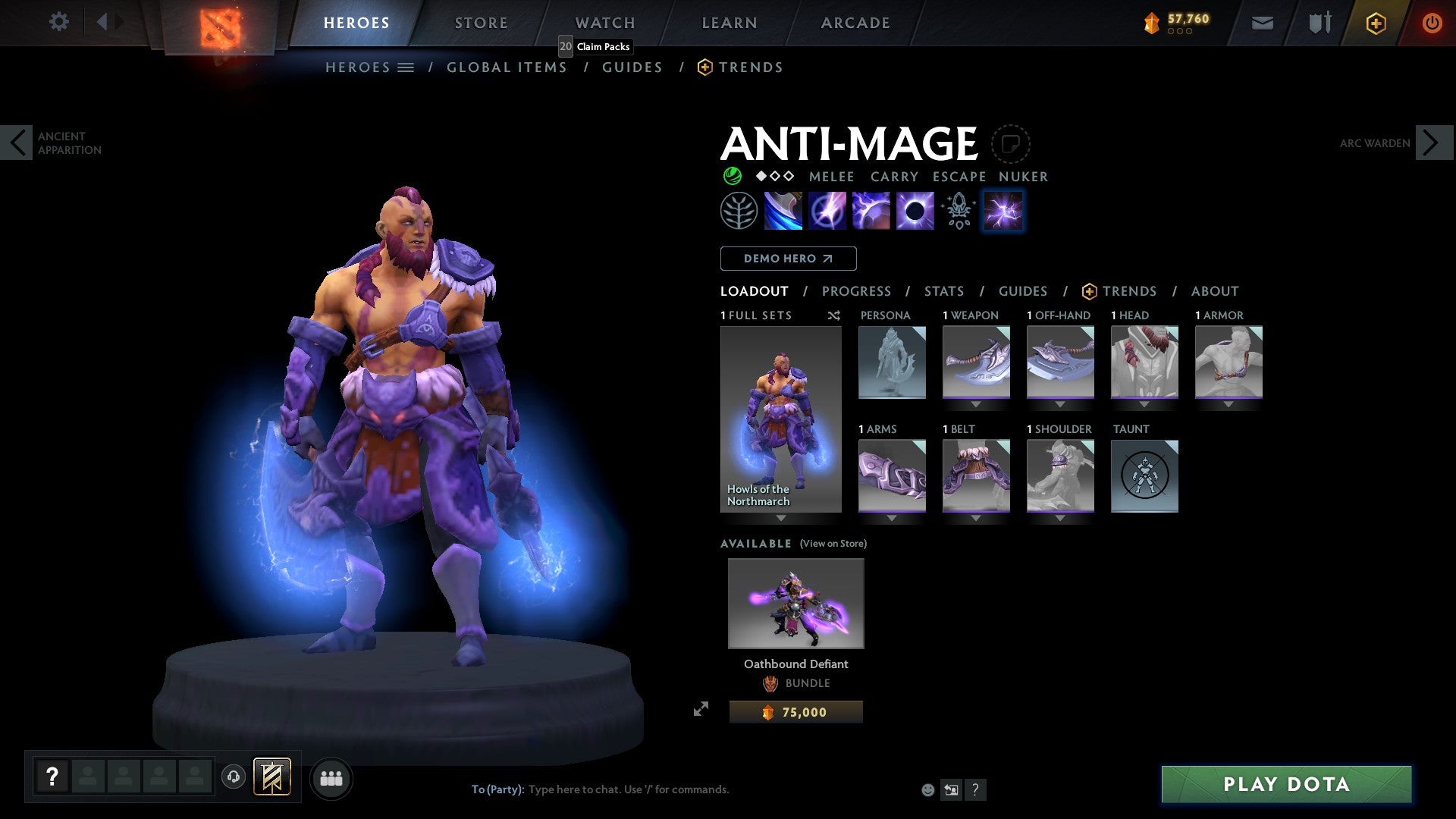Select the highlighted purple lightning facet
The image size is (1456, 819).
click(1002, 210)
